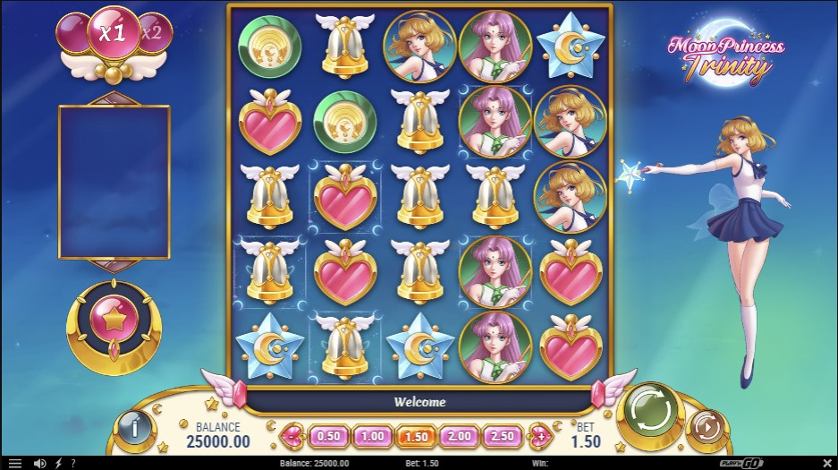This screenshot has width=838, height=470.
Task: Change the bet to 2.50
Action: [503, 436]
